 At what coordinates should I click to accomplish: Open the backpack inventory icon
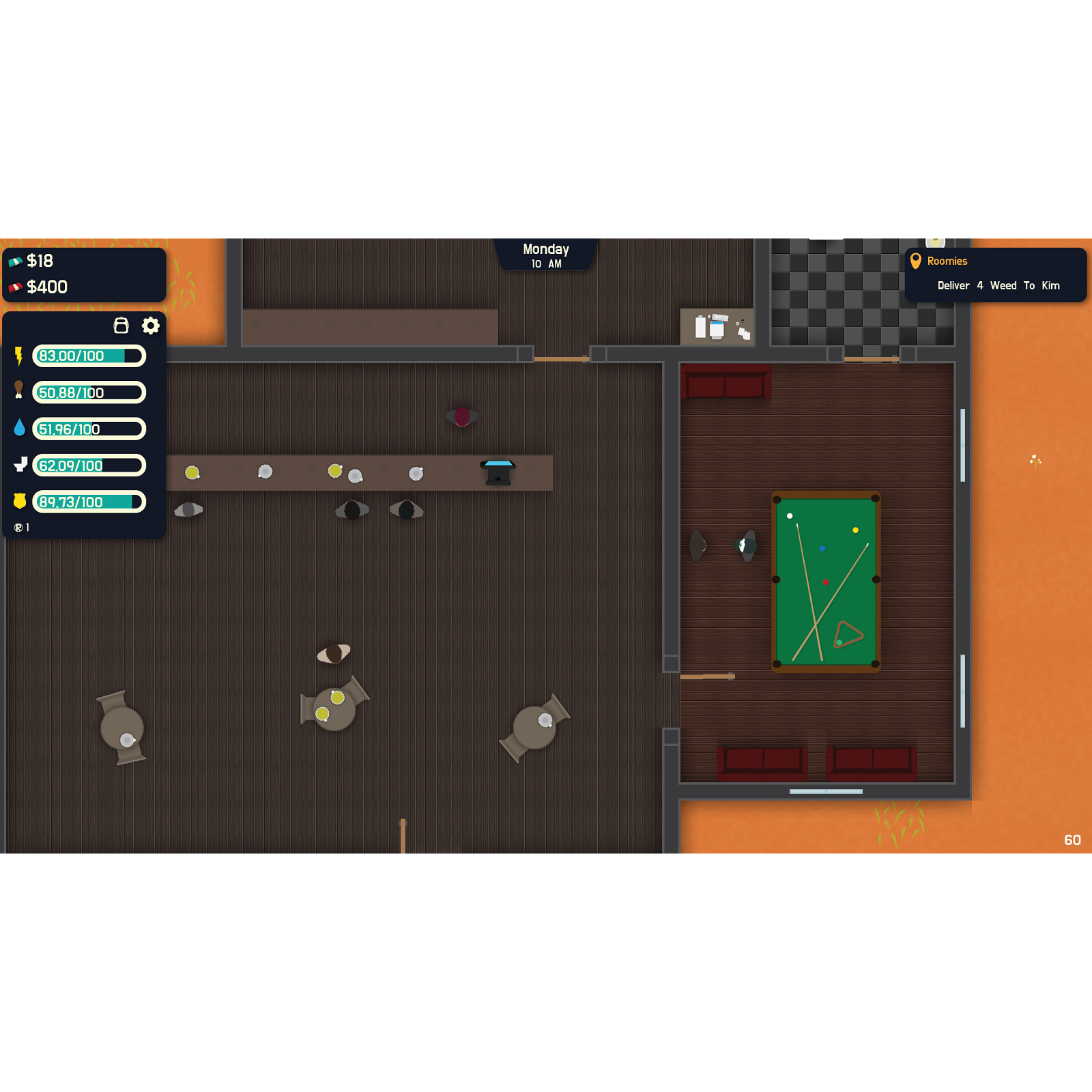pos(121,326)
